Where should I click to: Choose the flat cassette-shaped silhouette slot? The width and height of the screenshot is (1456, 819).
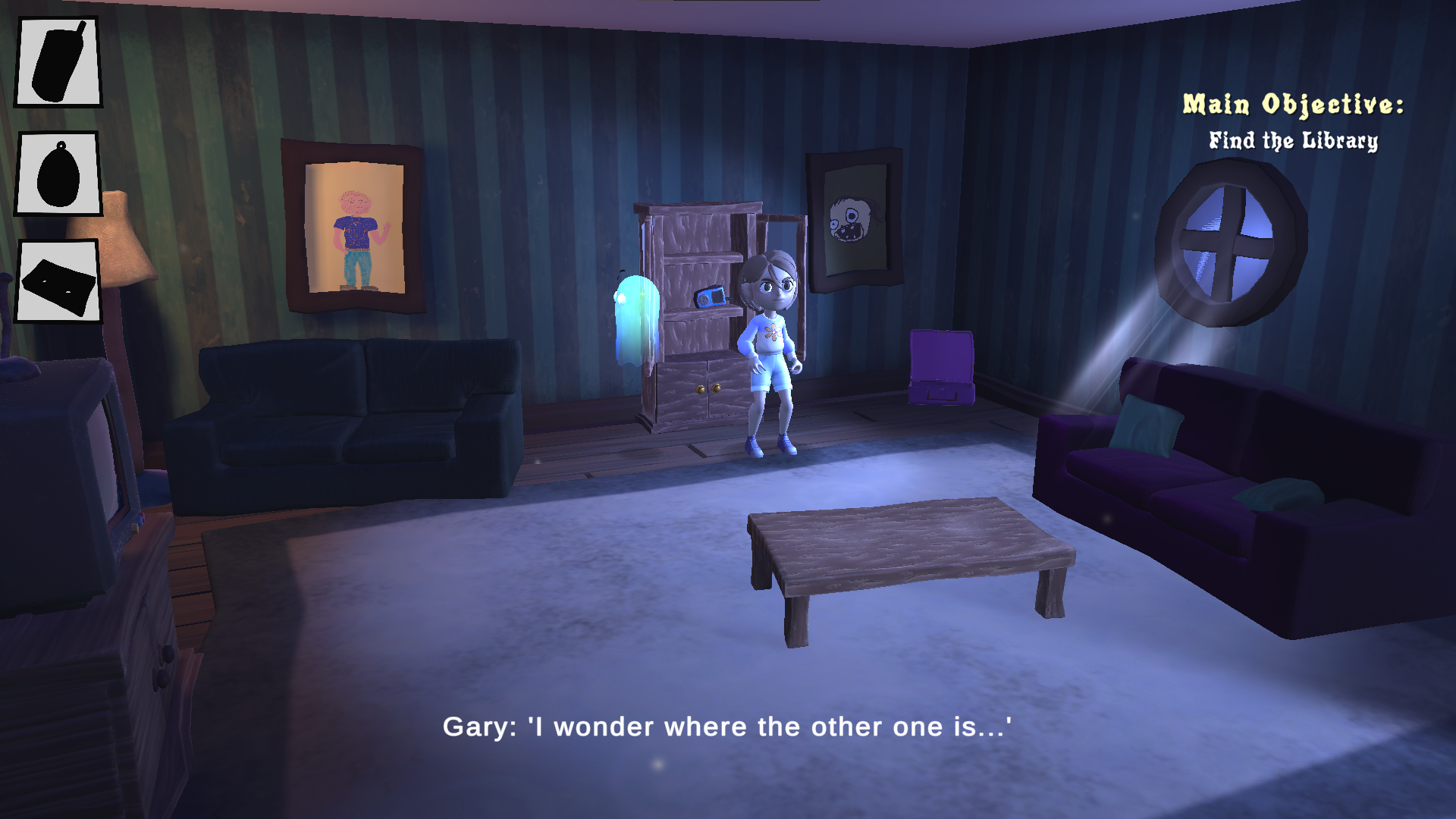point(58,281)
